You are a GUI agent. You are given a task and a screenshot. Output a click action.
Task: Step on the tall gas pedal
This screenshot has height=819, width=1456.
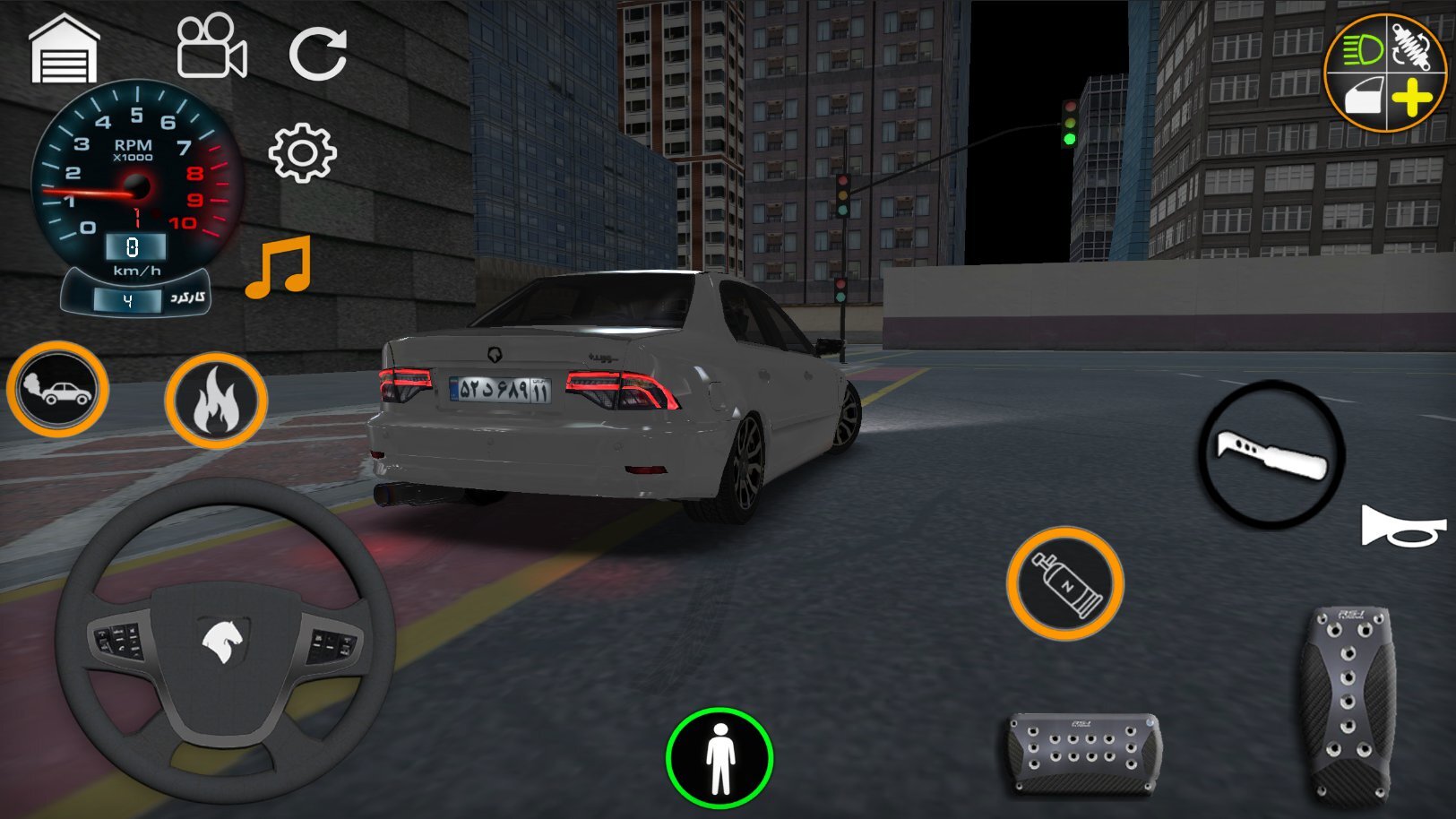click(x=1348, y=703)
